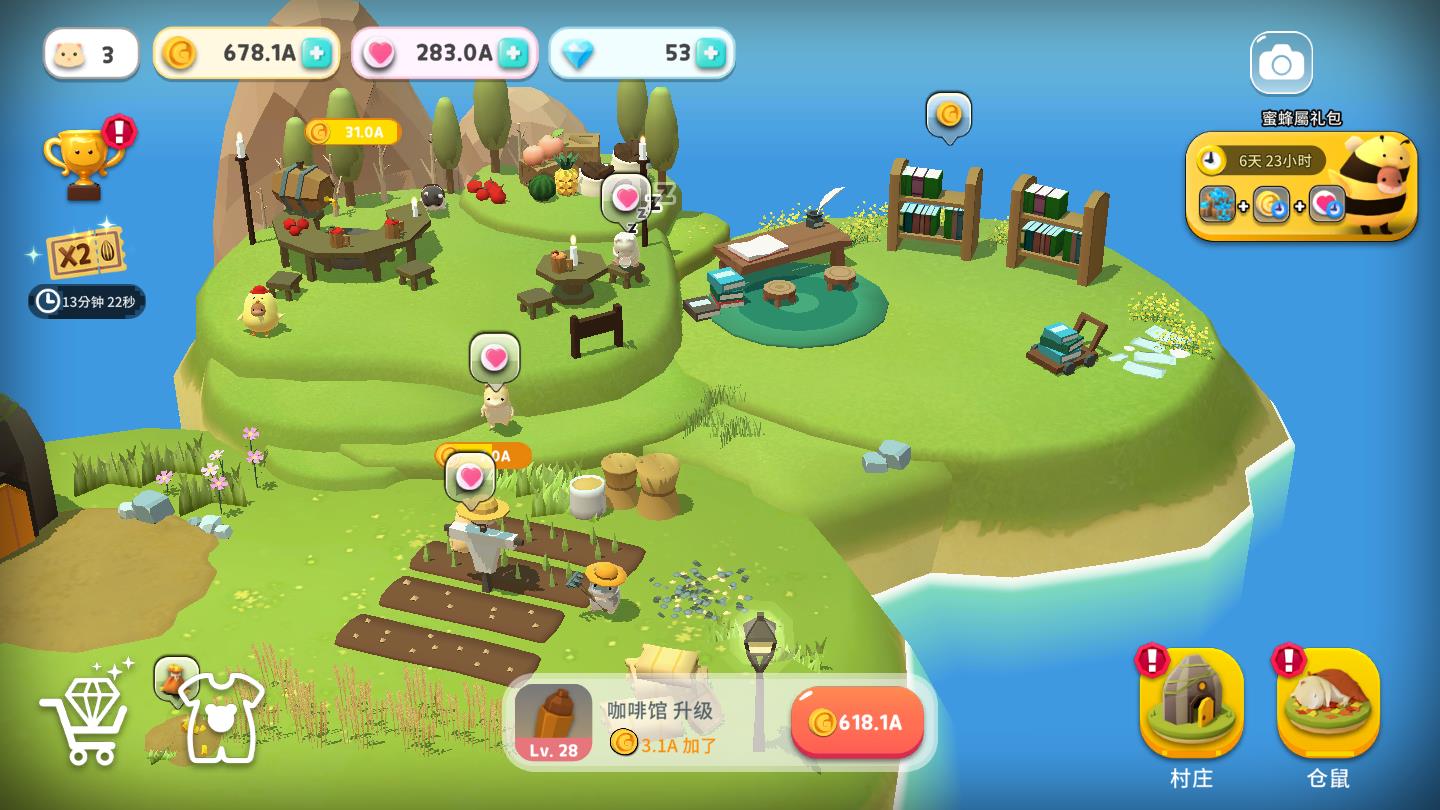Activate the X2 ticket boost

(x=86, y=252)
